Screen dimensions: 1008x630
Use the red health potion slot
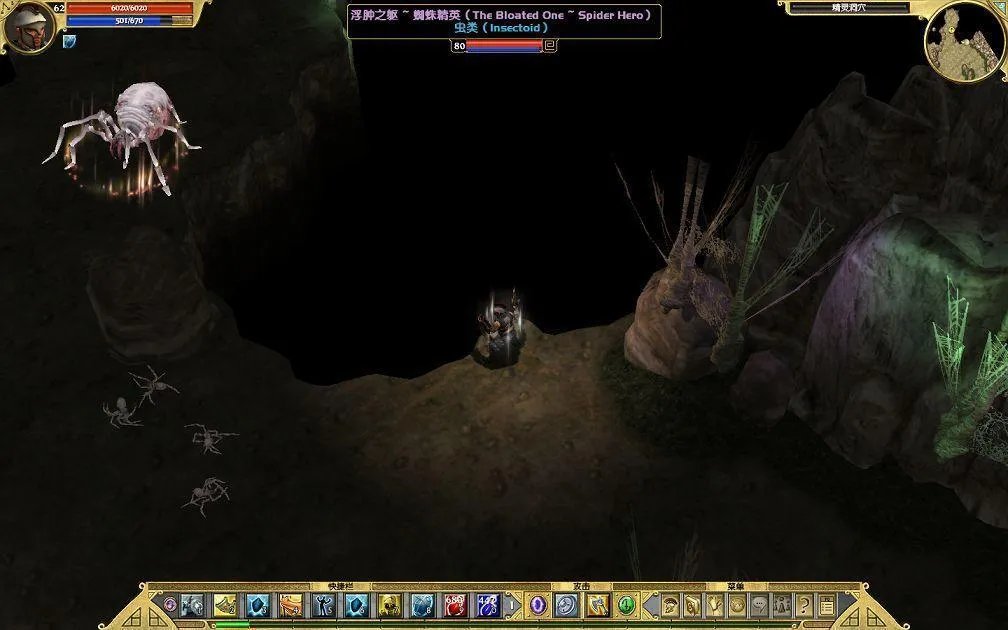tap(455, 605)
